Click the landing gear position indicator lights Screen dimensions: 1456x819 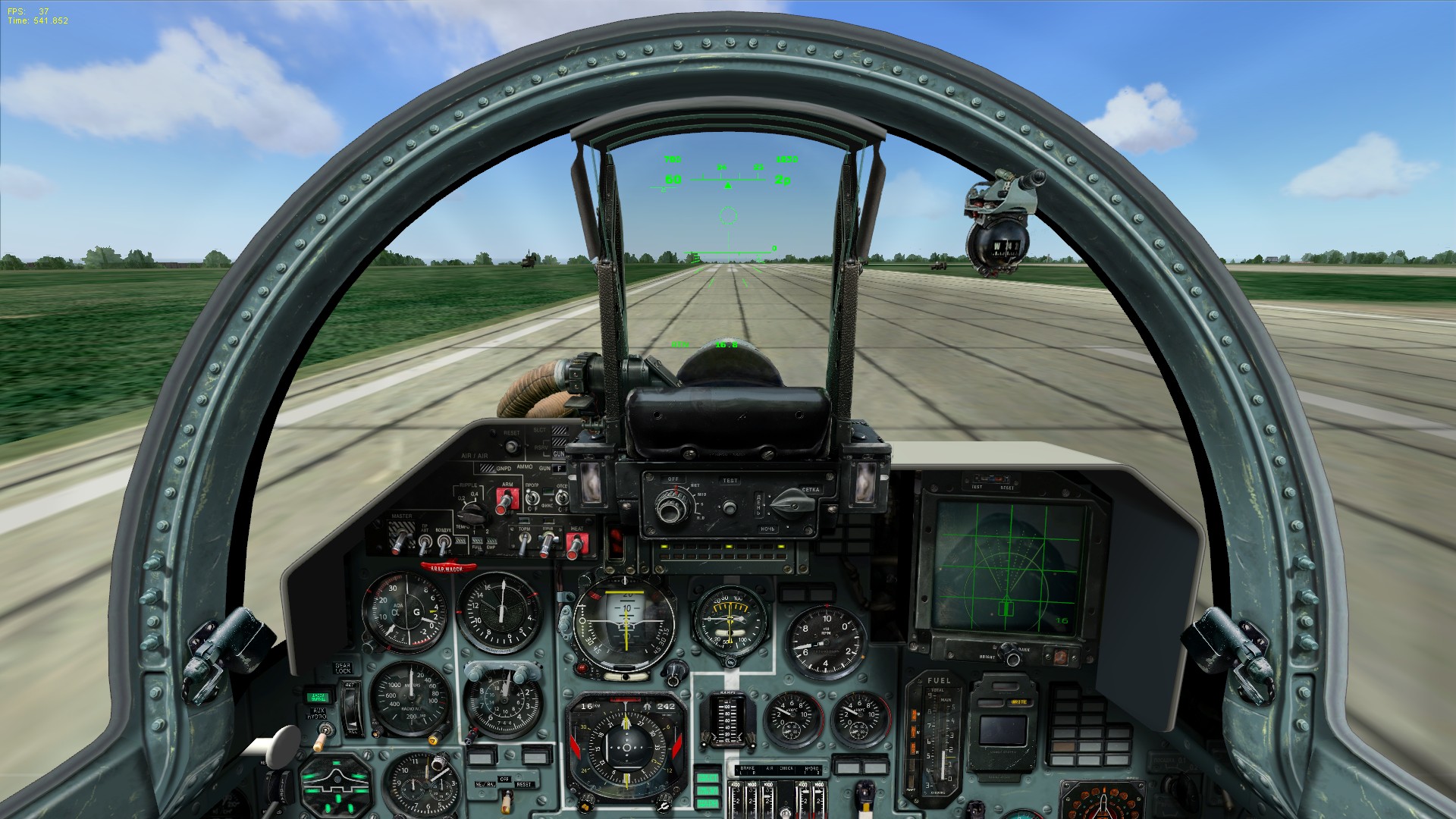click(x=334, y=784)
